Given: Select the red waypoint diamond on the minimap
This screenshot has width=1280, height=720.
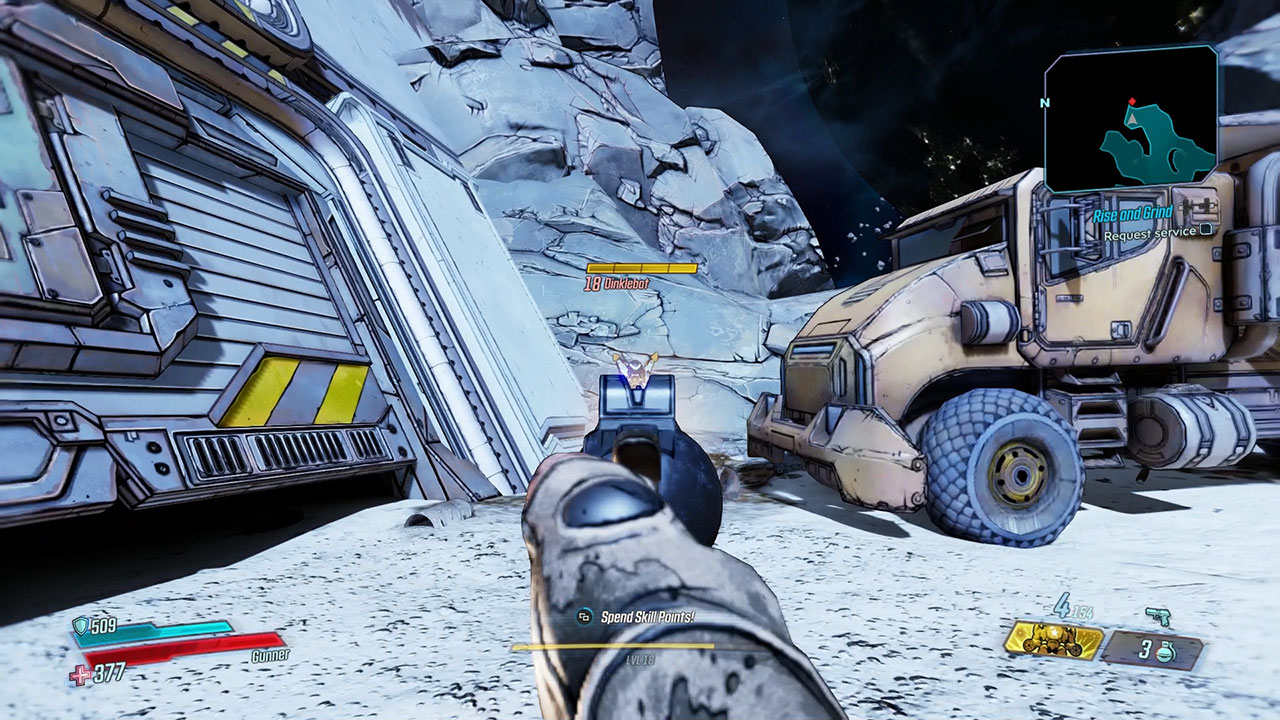Looking at the screenshot, I should pyautogui.click(x=1131, y=101).
